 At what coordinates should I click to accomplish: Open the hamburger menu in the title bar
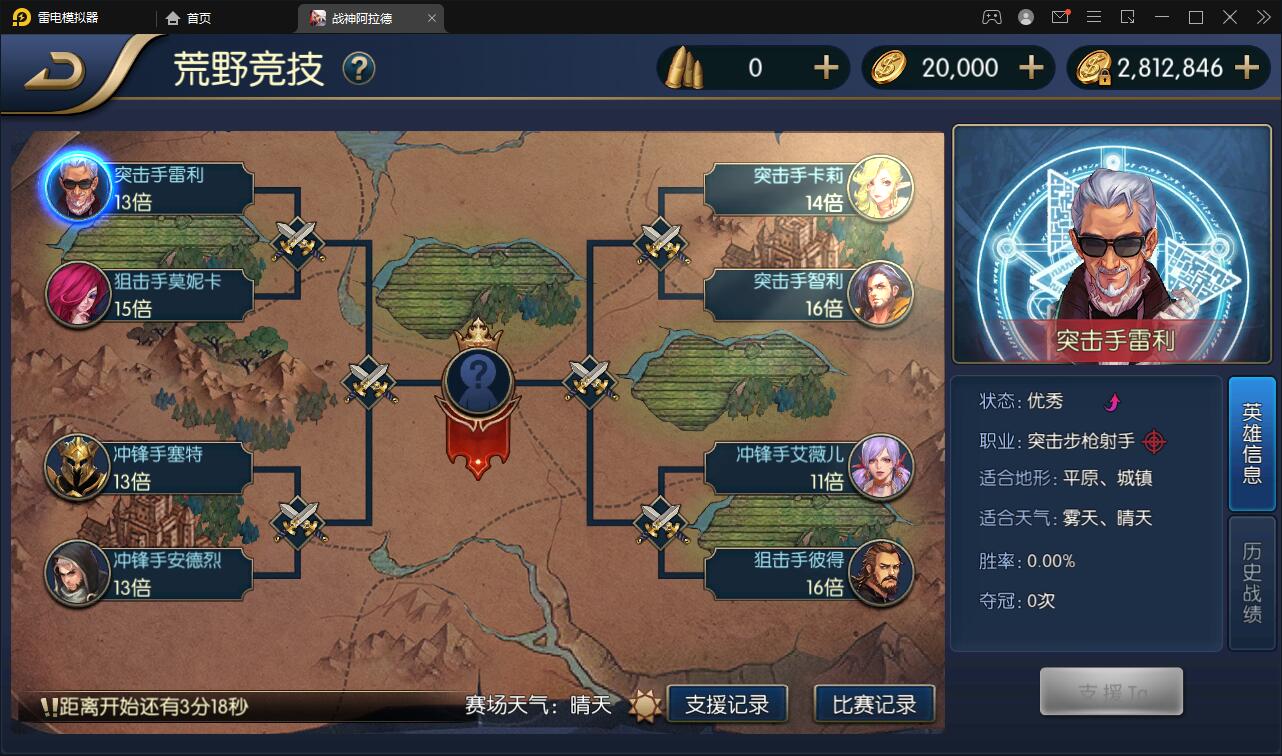[1094, 16]
